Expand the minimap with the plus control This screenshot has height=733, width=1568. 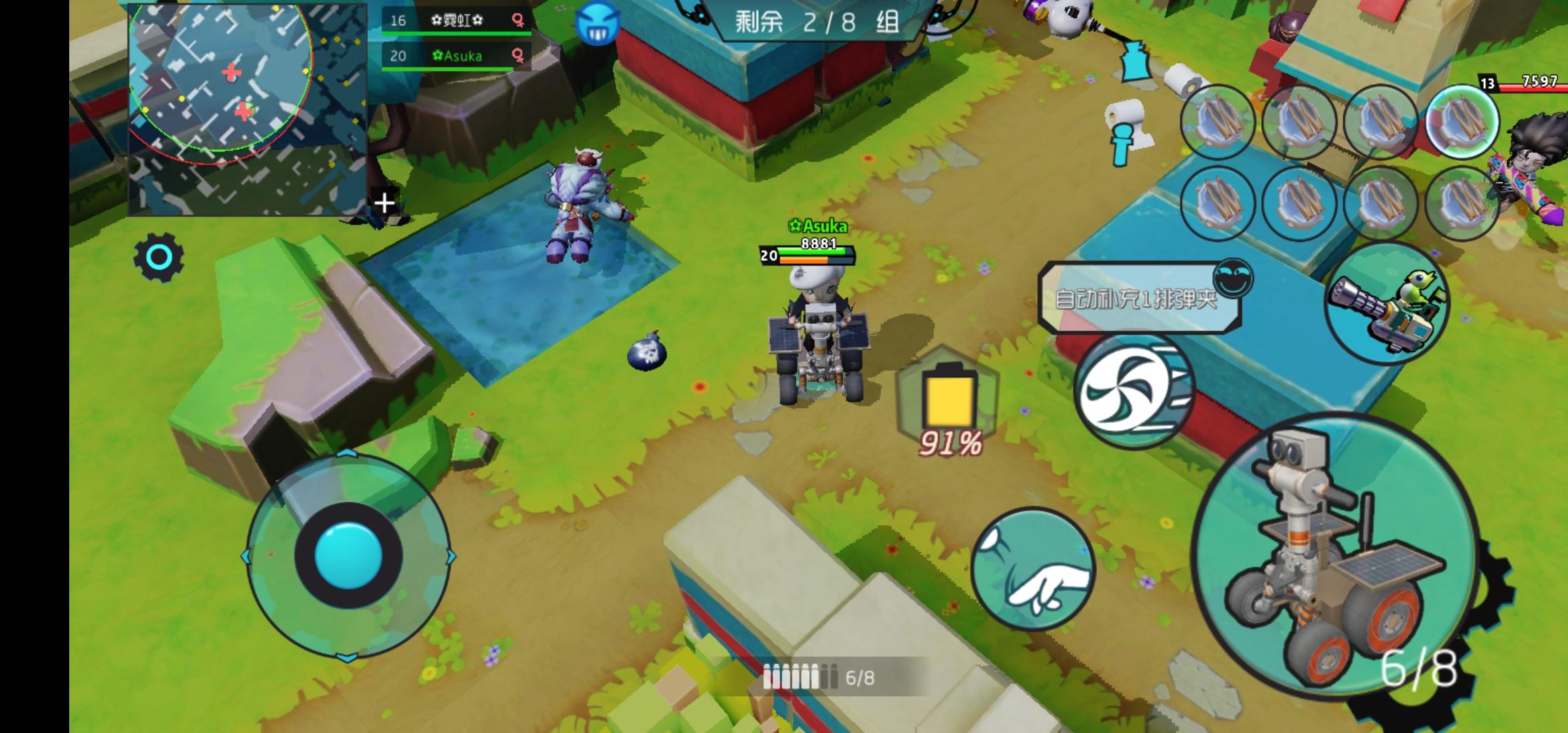[384, 202]
